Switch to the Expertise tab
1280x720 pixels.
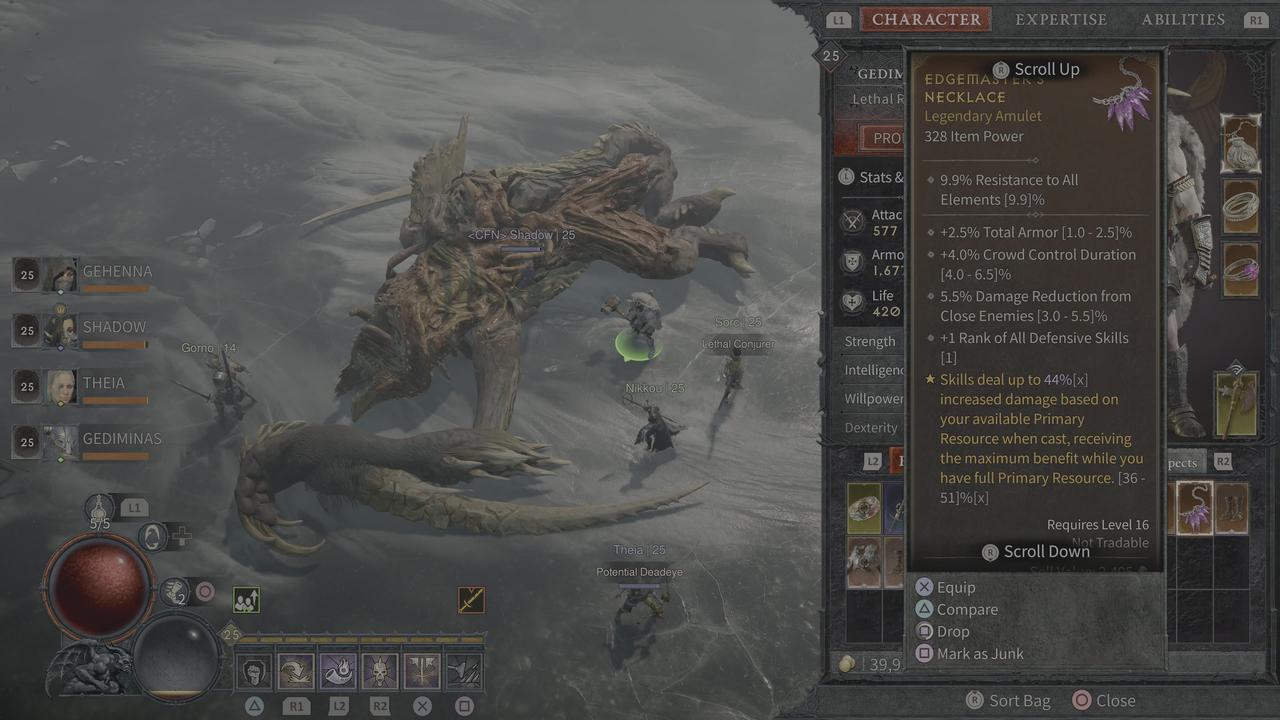(1061, 19)
